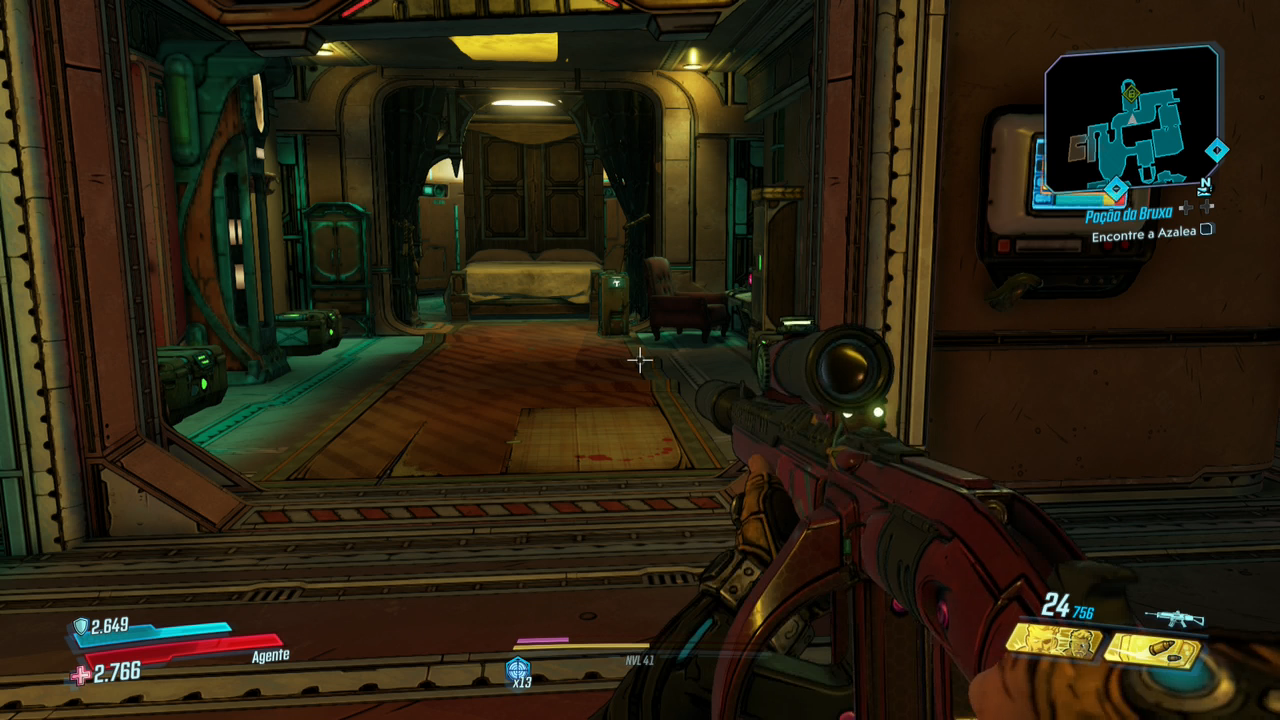Click the grenade icon showing x13

(518, 669)
